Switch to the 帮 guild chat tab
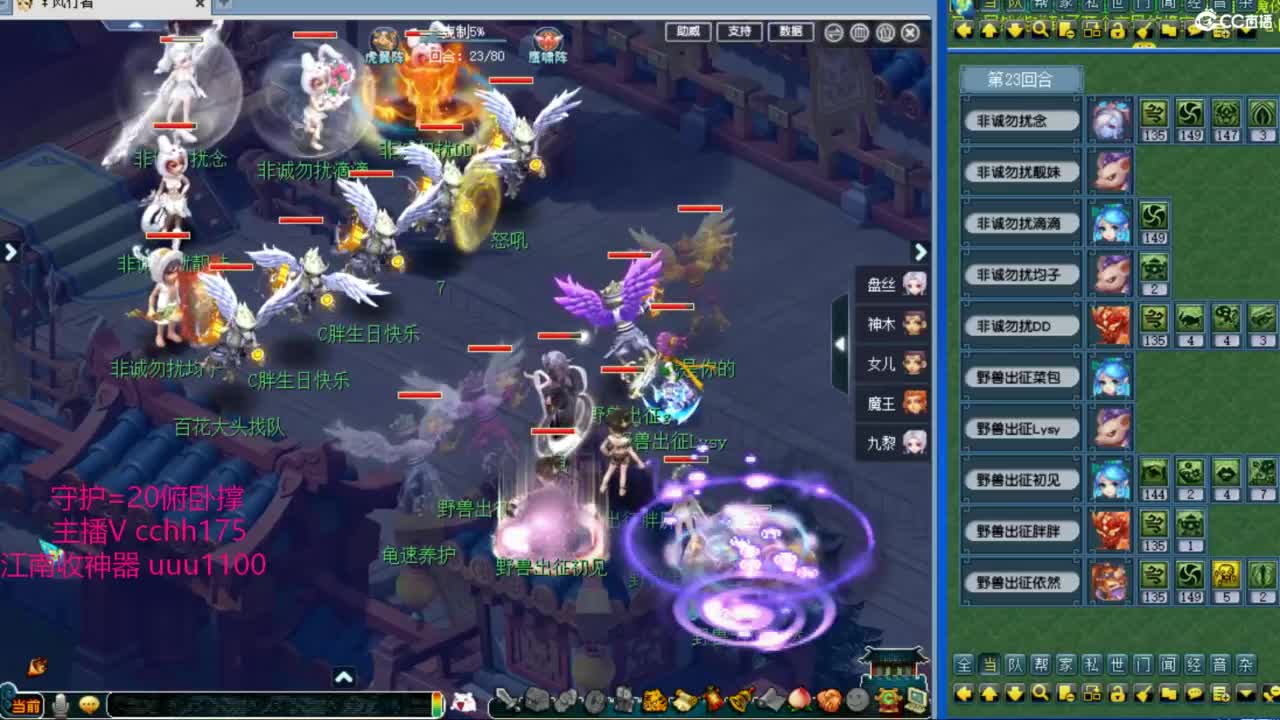The width and height of the screenshot is (1280, 720). coord(1040,665)
